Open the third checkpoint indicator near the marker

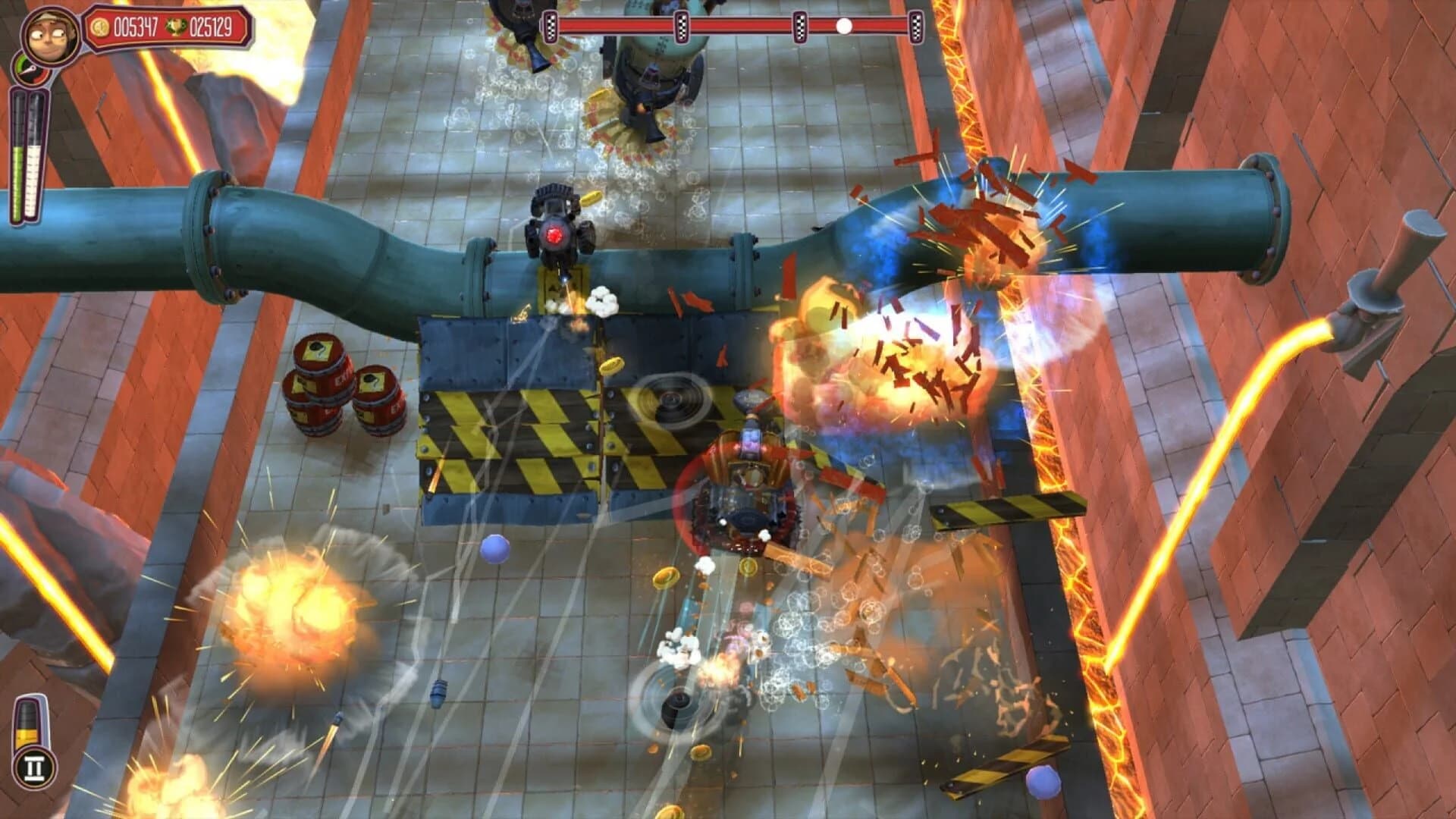[800, 27]
